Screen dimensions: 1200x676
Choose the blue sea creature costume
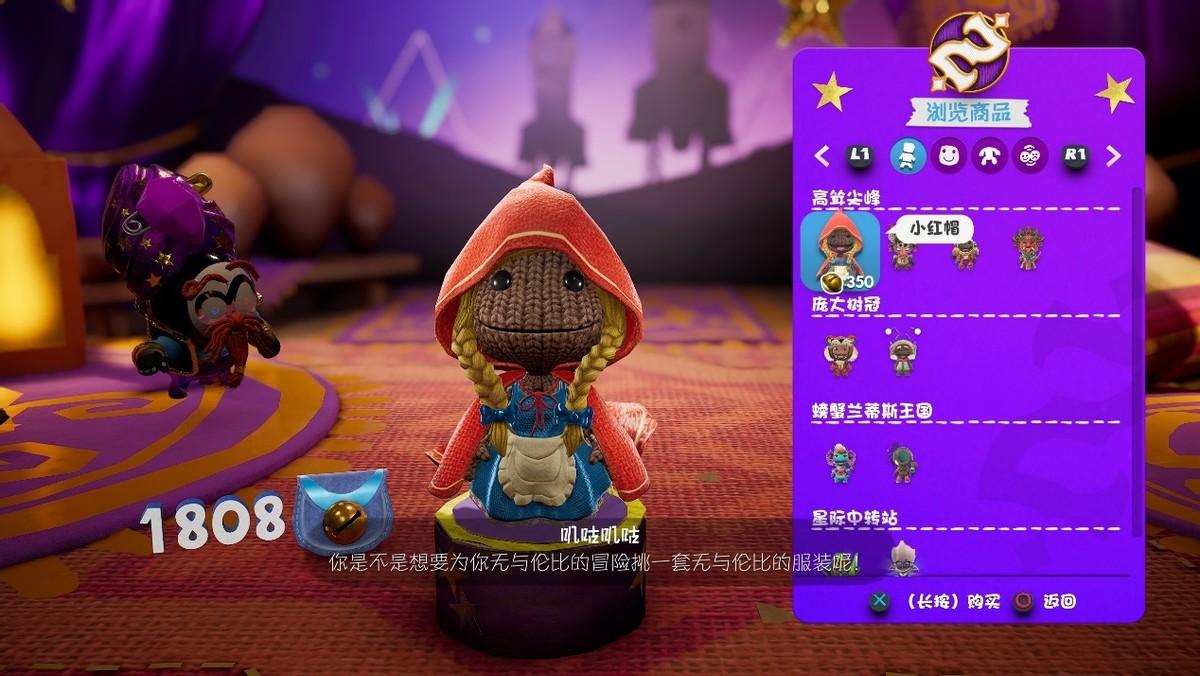(840, 463)
